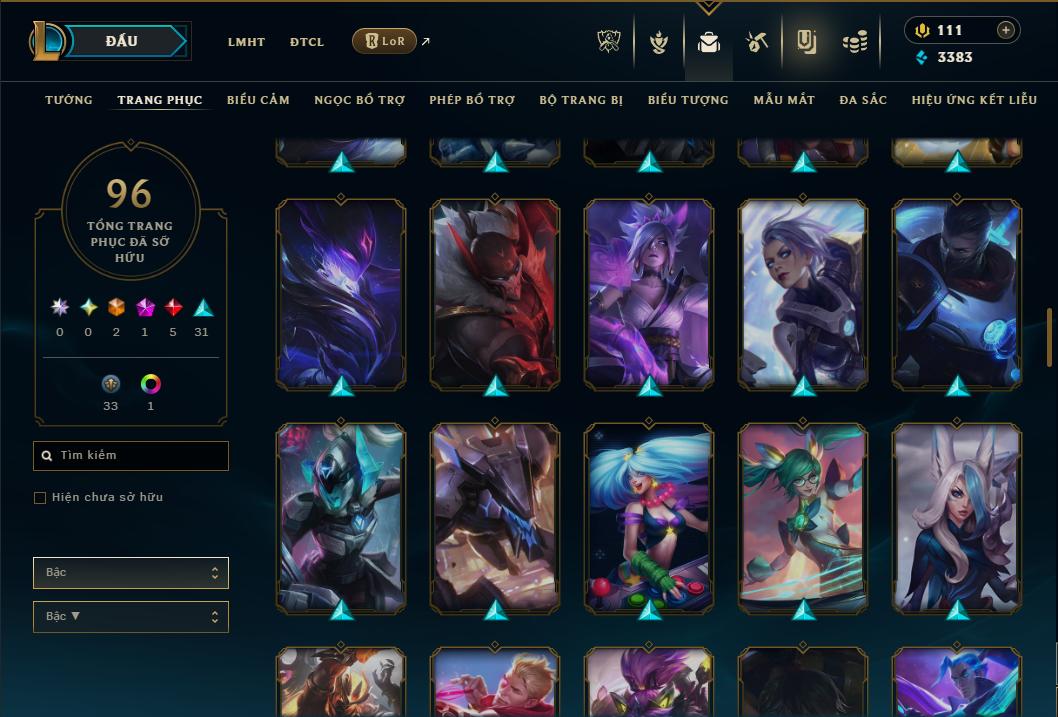This screenshot has height=717, width=1058.
Task: Go to the ĐA SẮC tab
Action: [x=863, y=100]
